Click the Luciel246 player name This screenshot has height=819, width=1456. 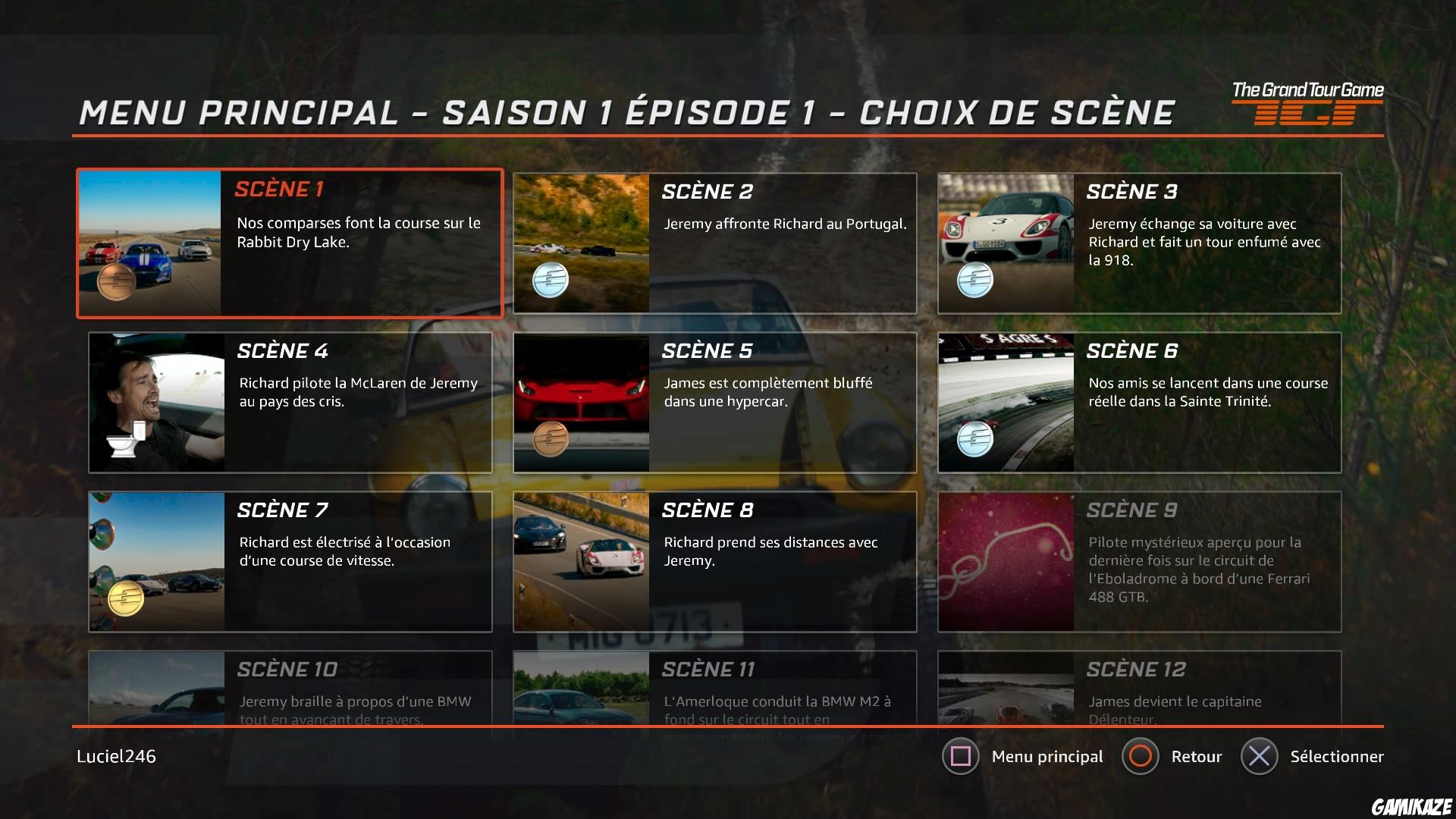click(115, 756)
